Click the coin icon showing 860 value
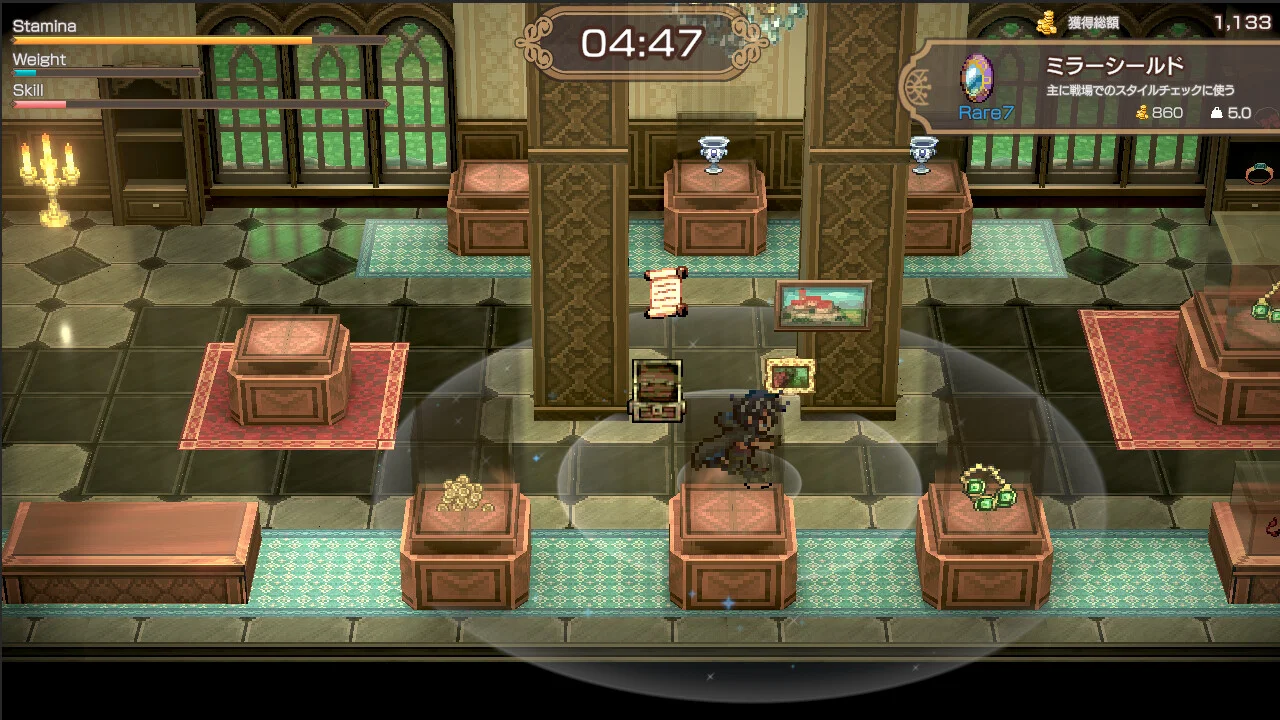This screenshot has height=720, width=1280. click(x=1142, y=112)
